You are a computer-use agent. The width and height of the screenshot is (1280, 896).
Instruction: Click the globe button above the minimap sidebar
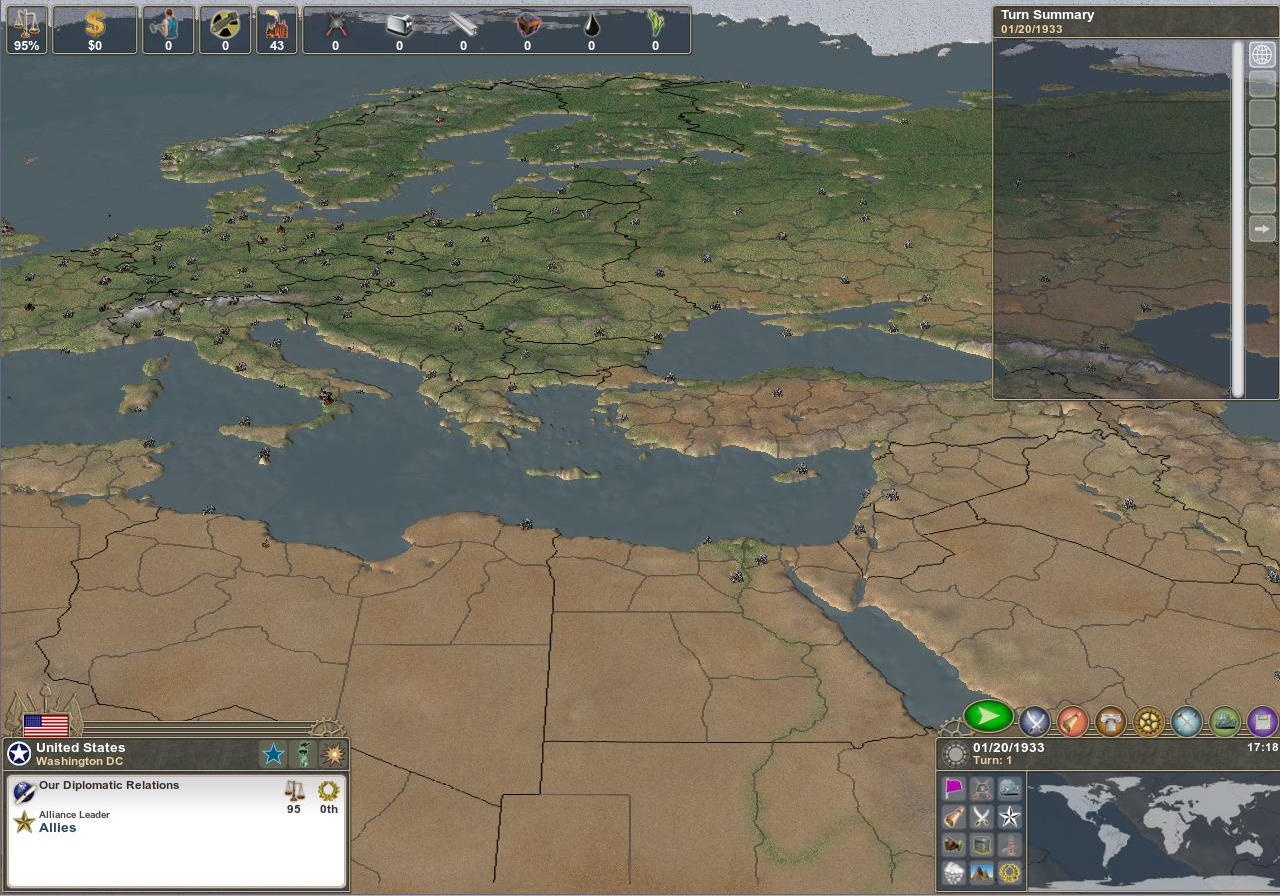point(1260,55)
